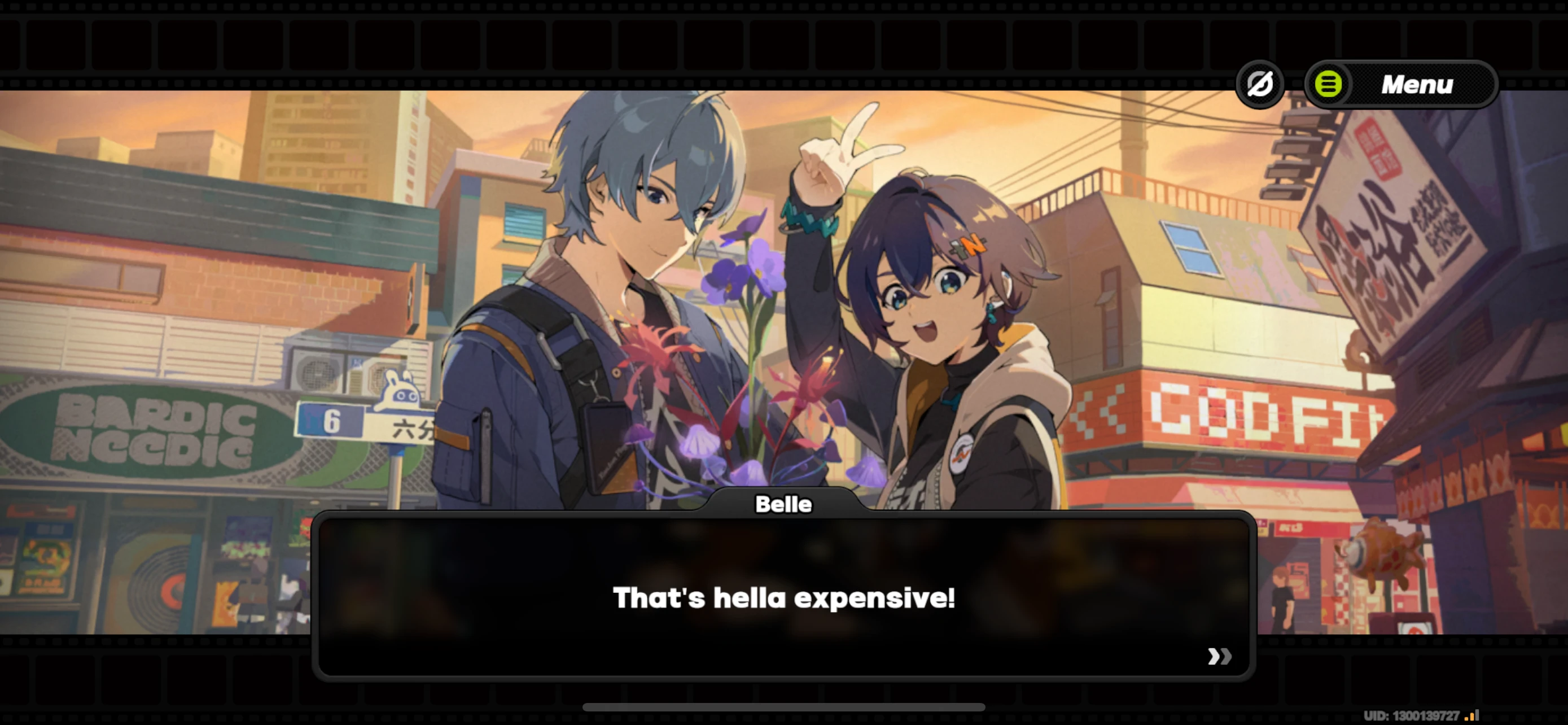This screenshot has height=725, width=1568.
Task: Enable skip mode with the slashed icon
Action: (1260, 85)
